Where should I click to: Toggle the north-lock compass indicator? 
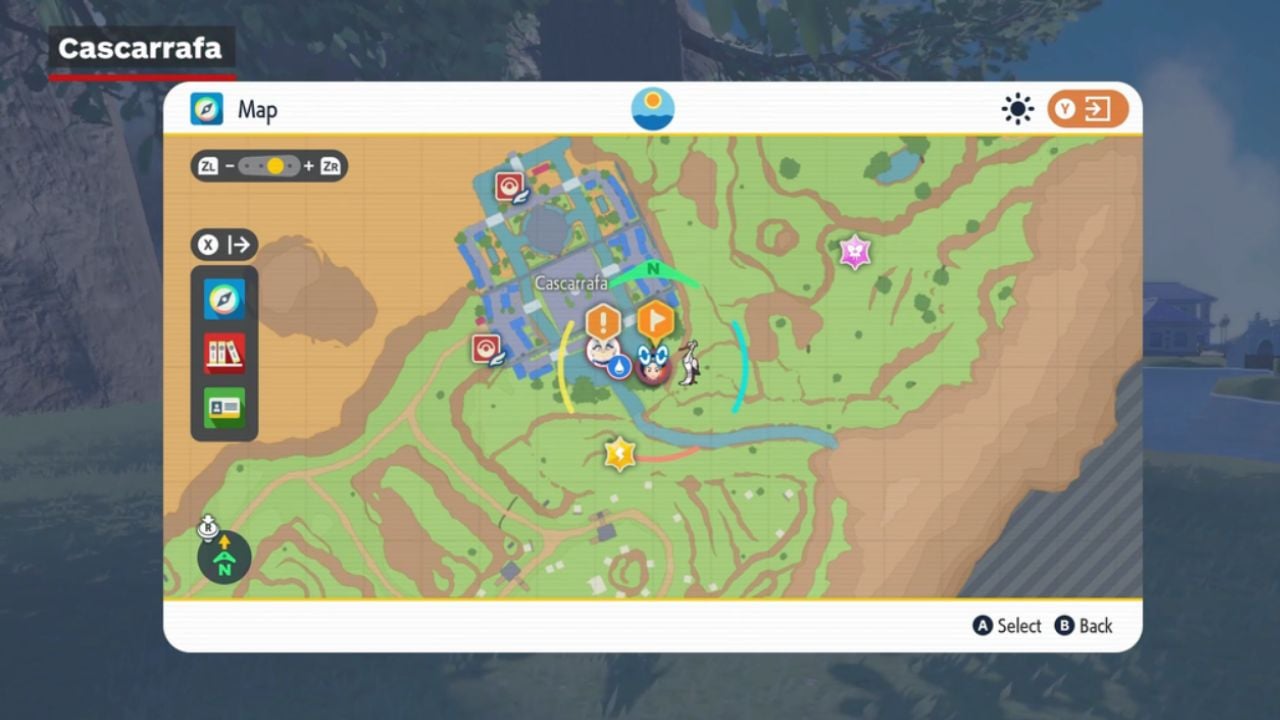224,557
